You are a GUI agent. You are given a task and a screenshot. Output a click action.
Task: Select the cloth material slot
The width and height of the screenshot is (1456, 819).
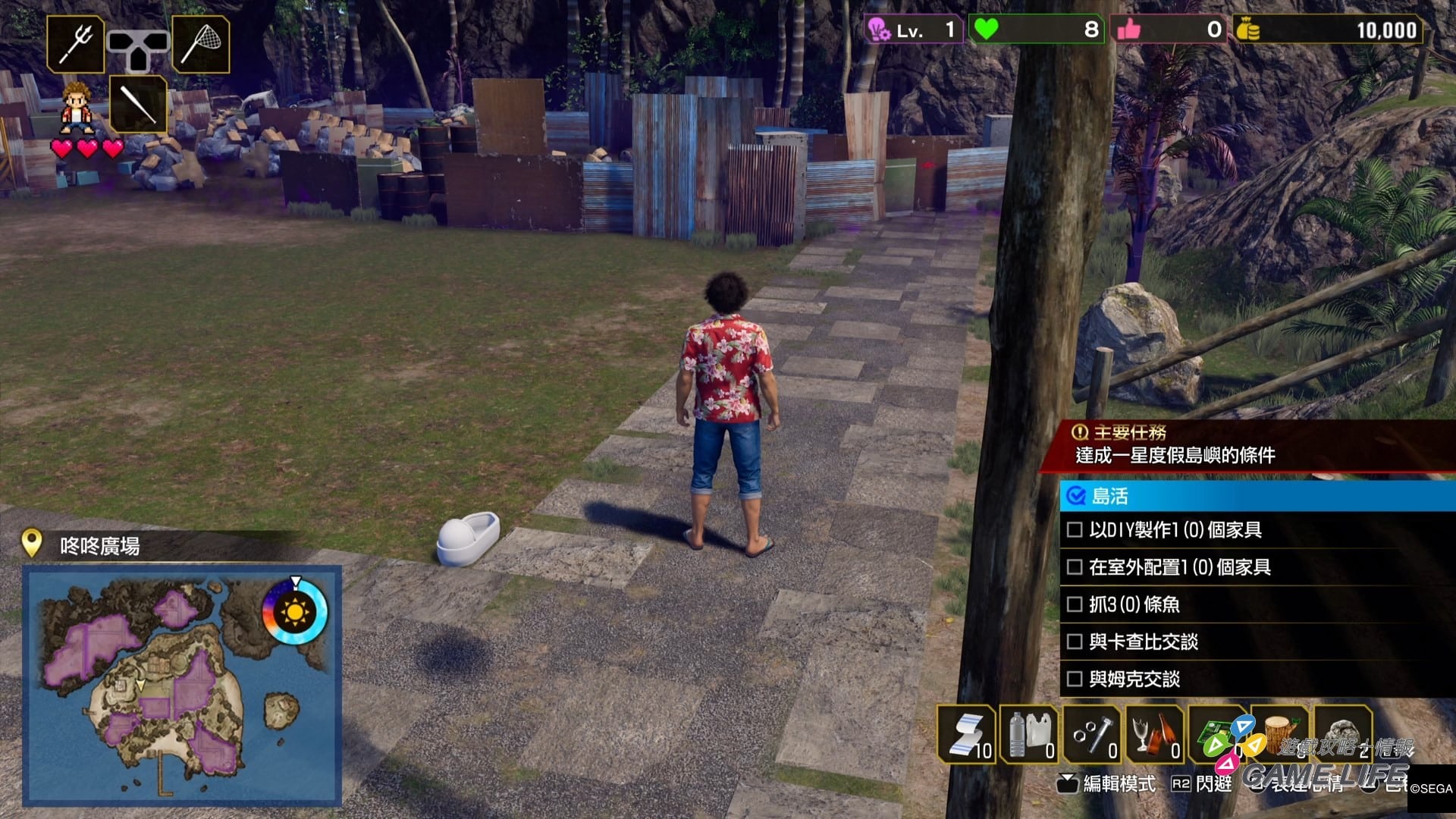coord(967,733)
